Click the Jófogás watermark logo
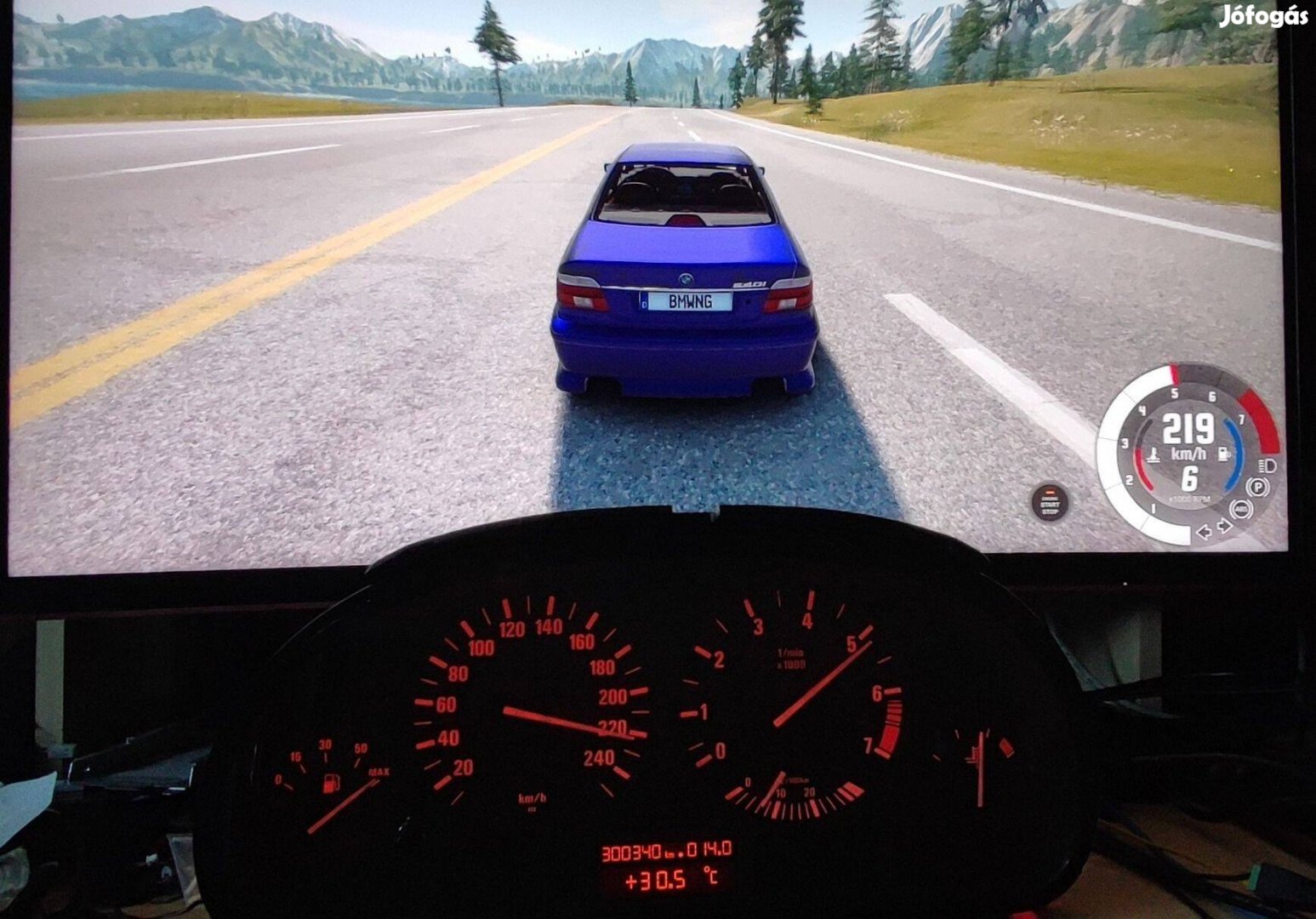This screenshot has height=919, width=1316. 1262,17
